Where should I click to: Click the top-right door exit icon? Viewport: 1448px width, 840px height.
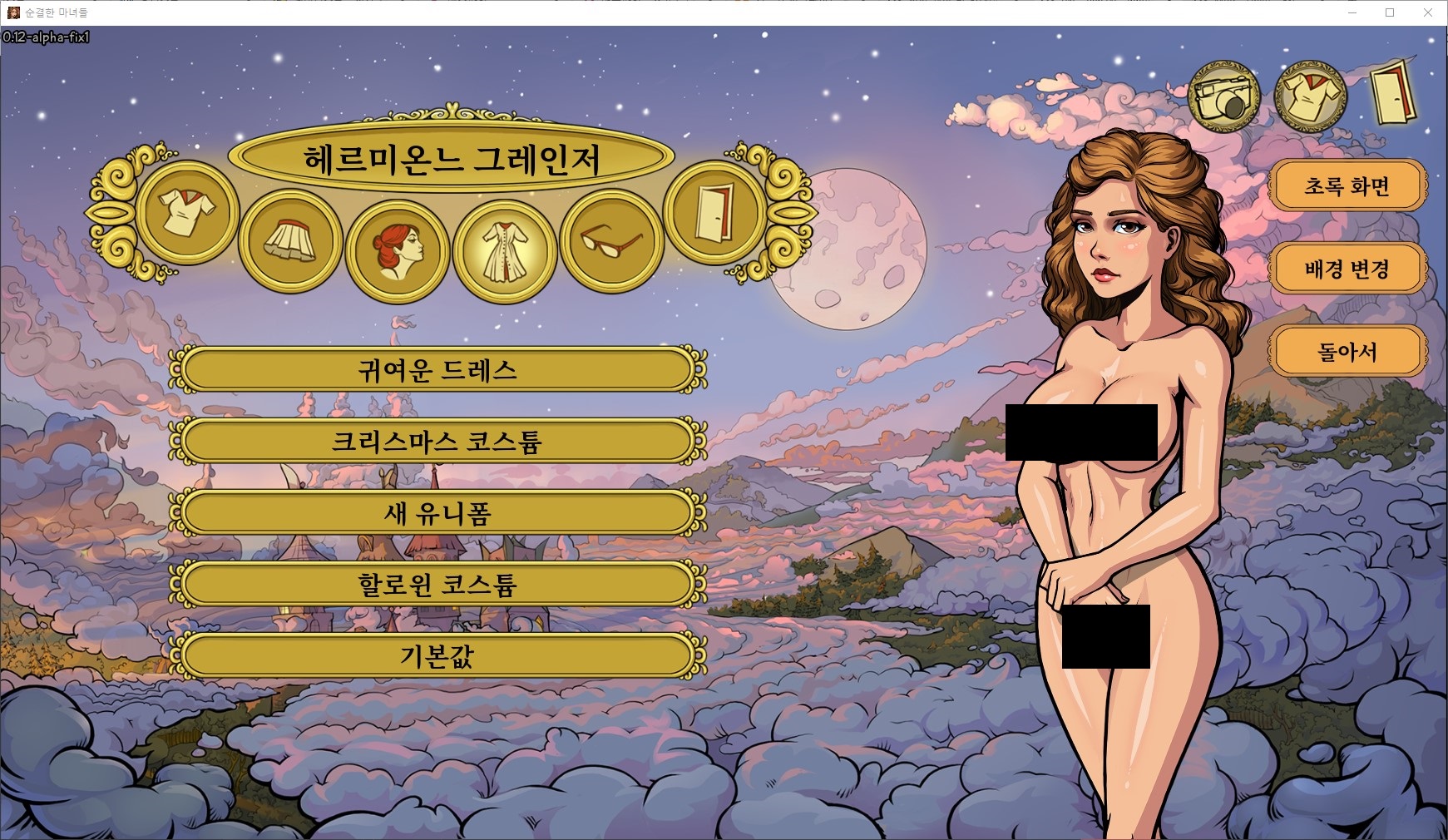(1393, 93)
